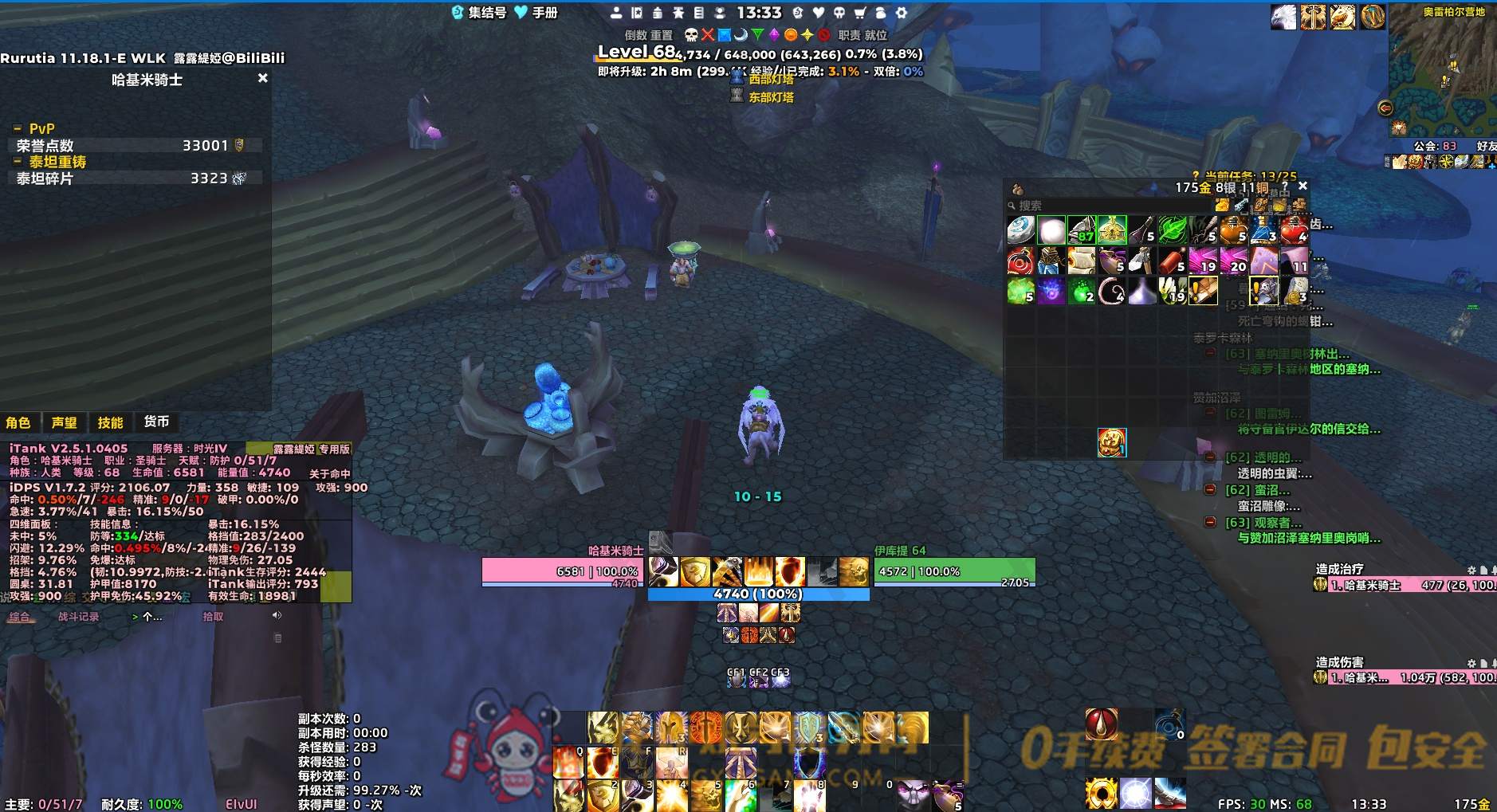1497x812 pixels.
Task: Start the 倒数 countdown
Action: pyautogui.click(x=635, y=35)
